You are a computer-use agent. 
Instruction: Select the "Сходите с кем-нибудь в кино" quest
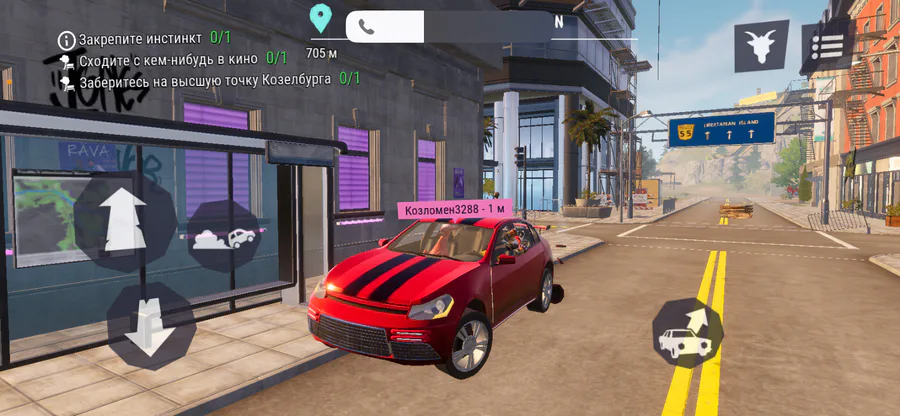[x=171, y=58]
